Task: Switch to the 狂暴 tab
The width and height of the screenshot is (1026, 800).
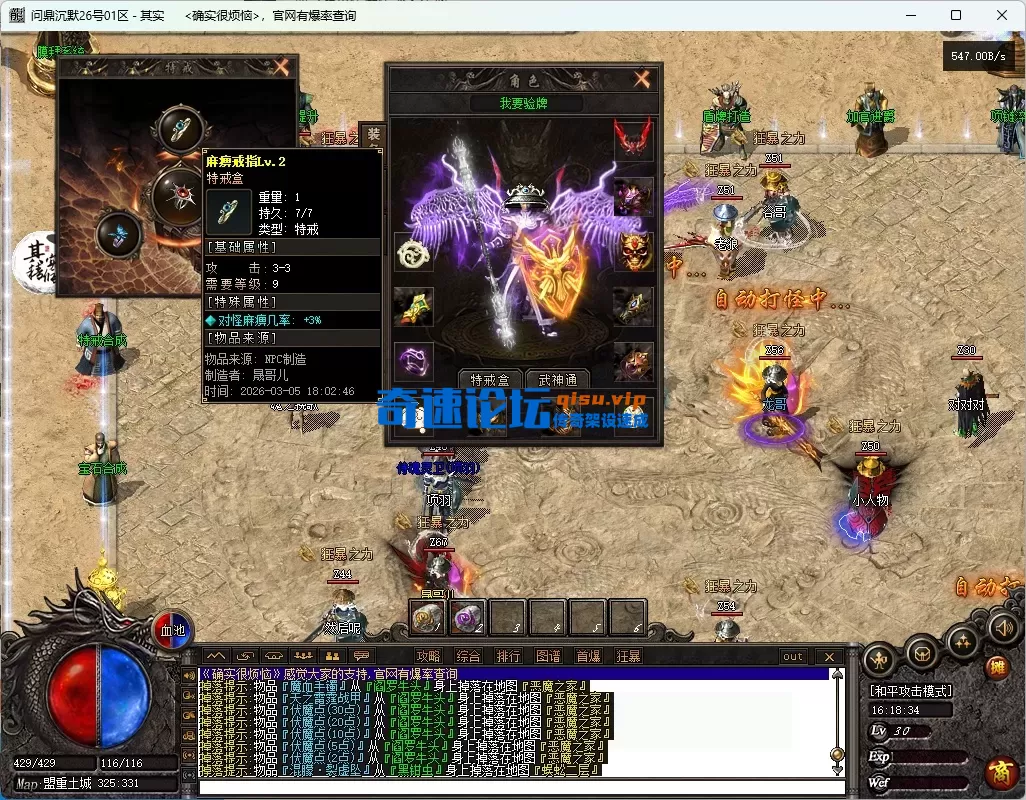Action: tap(628, 657)
